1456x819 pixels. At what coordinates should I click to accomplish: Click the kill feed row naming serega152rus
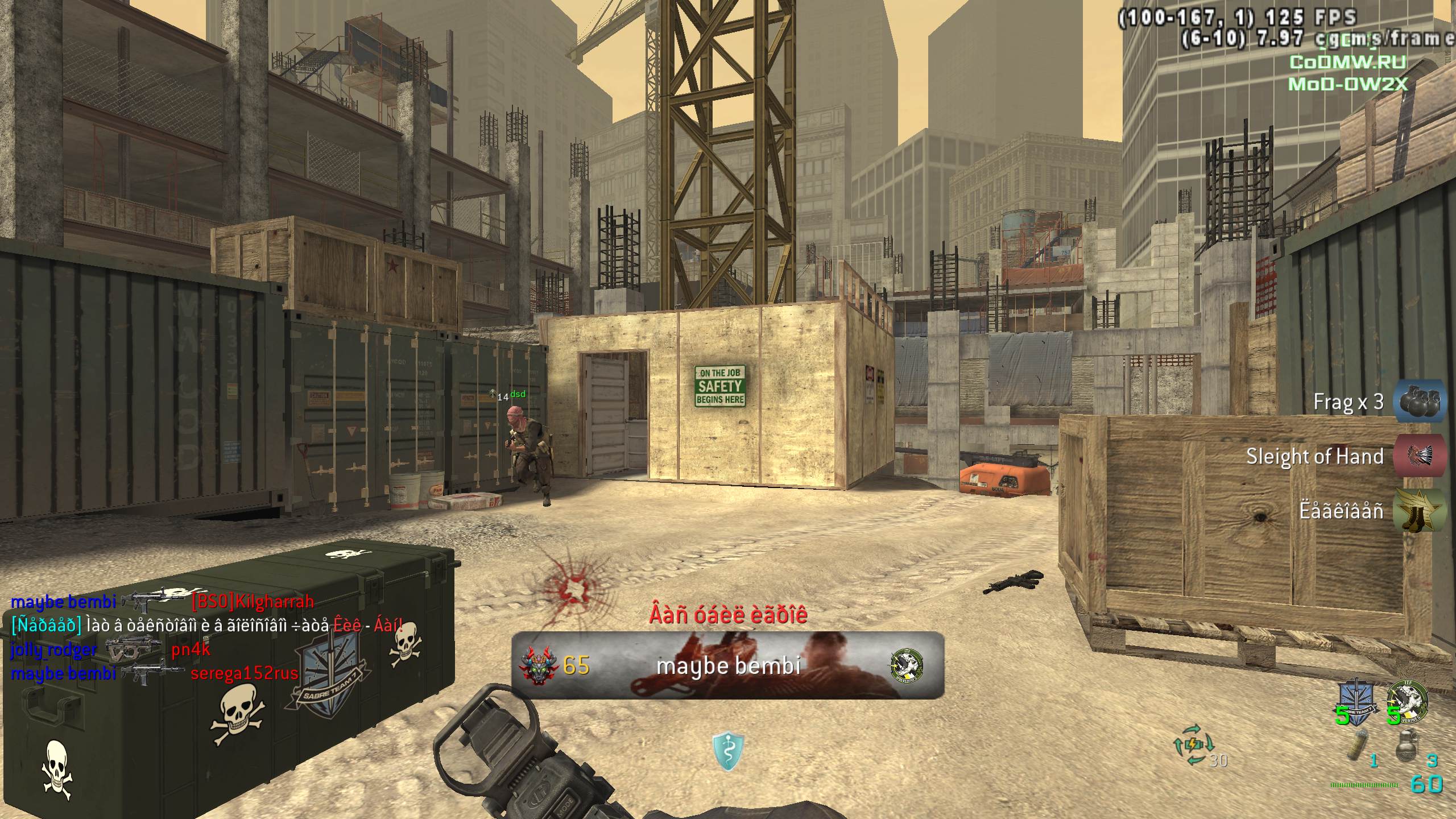[x=155, y=673]
